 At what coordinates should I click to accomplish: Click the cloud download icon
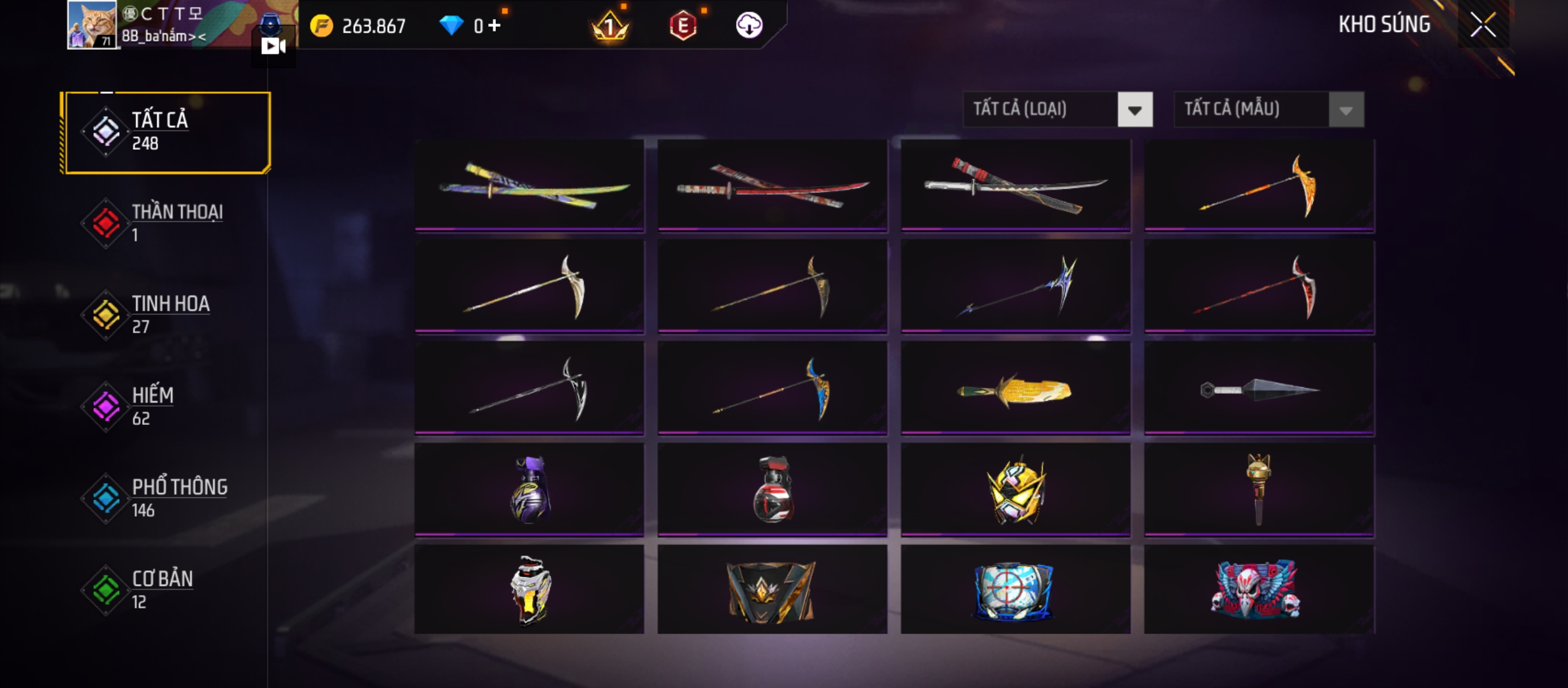(749, 25)
